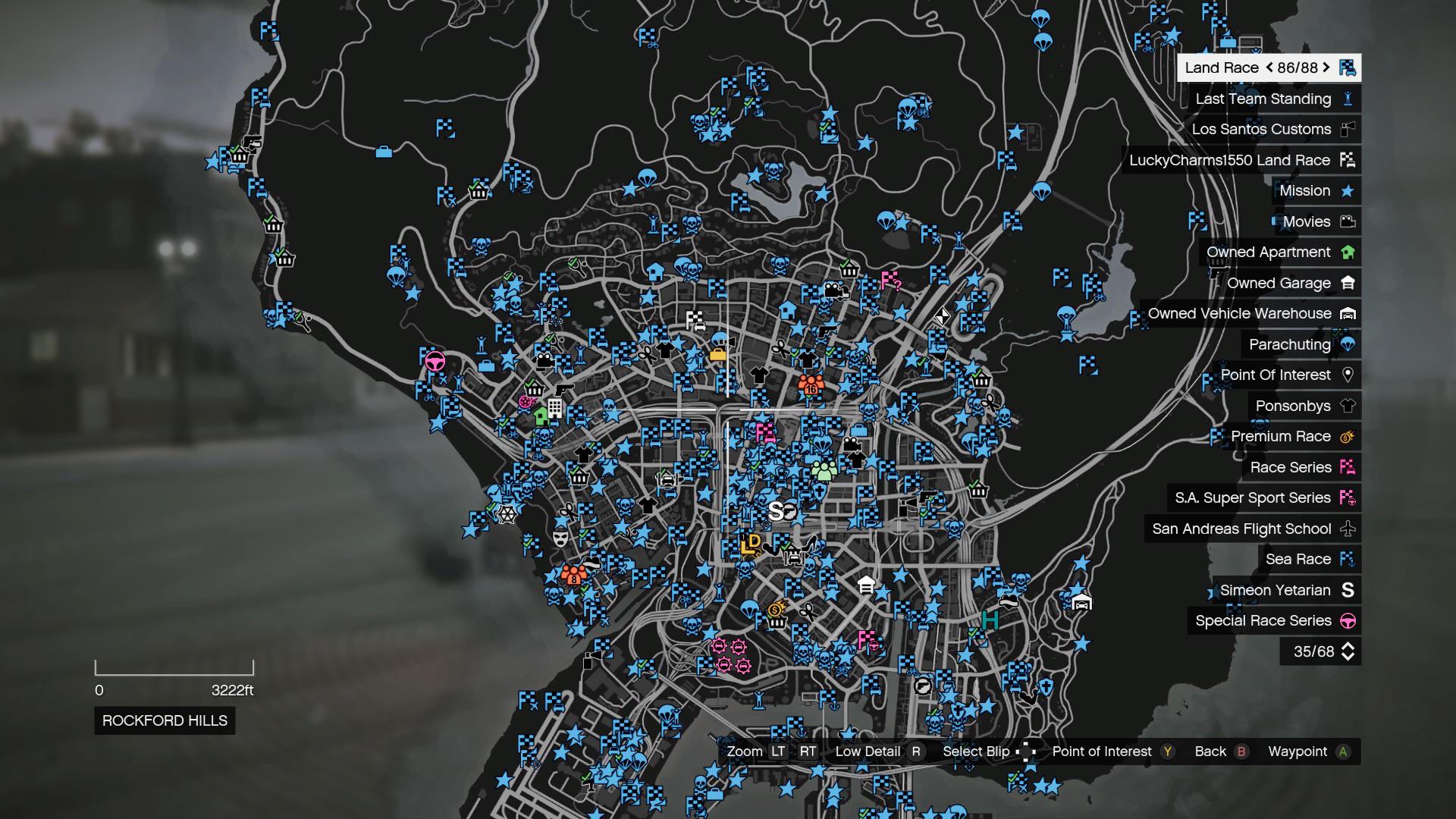Click the San Andreas Flight School plane icon
1456x819 pixels.
[1349, 529]
